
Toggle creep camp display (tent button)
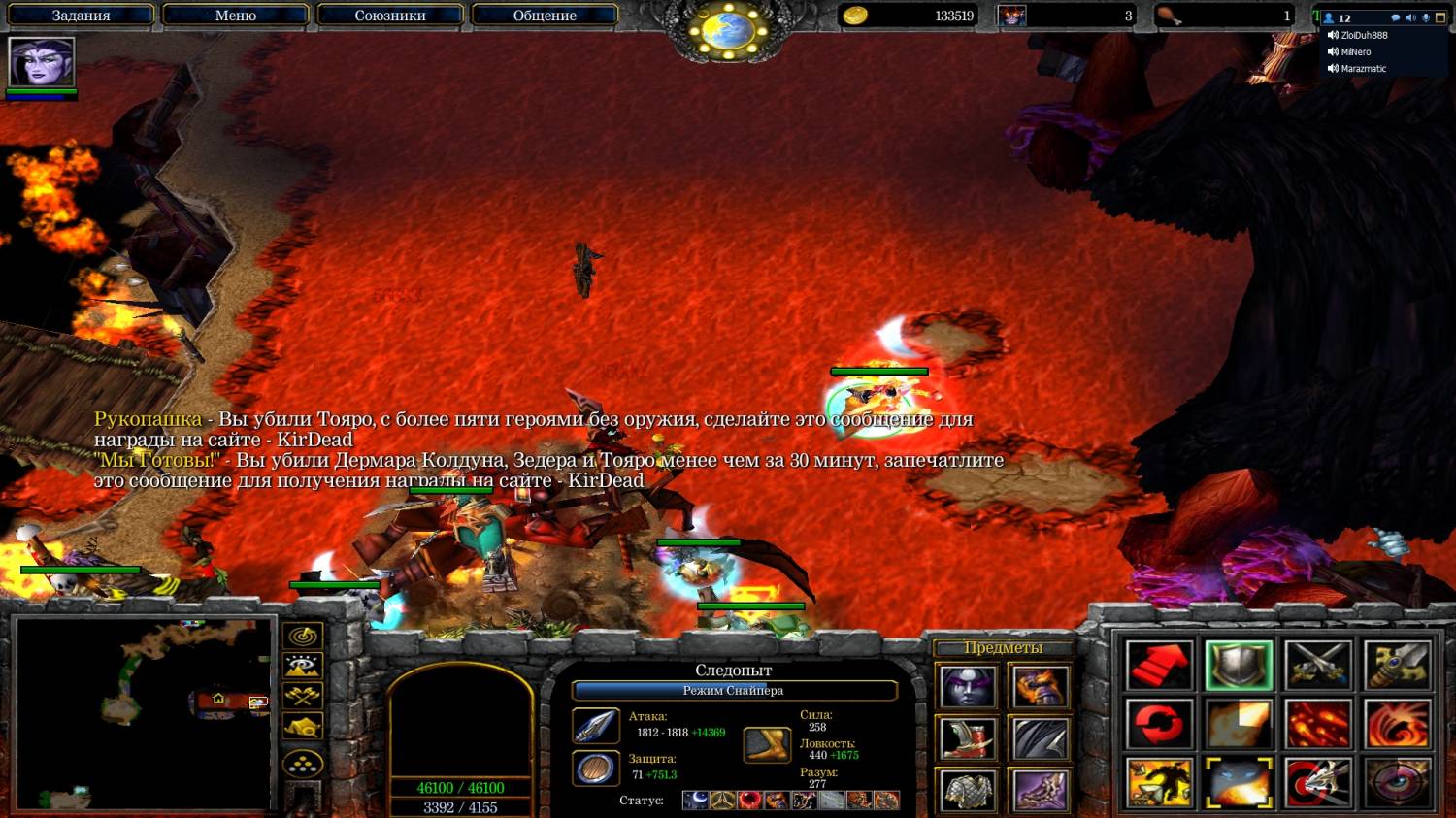pos(303,727)
